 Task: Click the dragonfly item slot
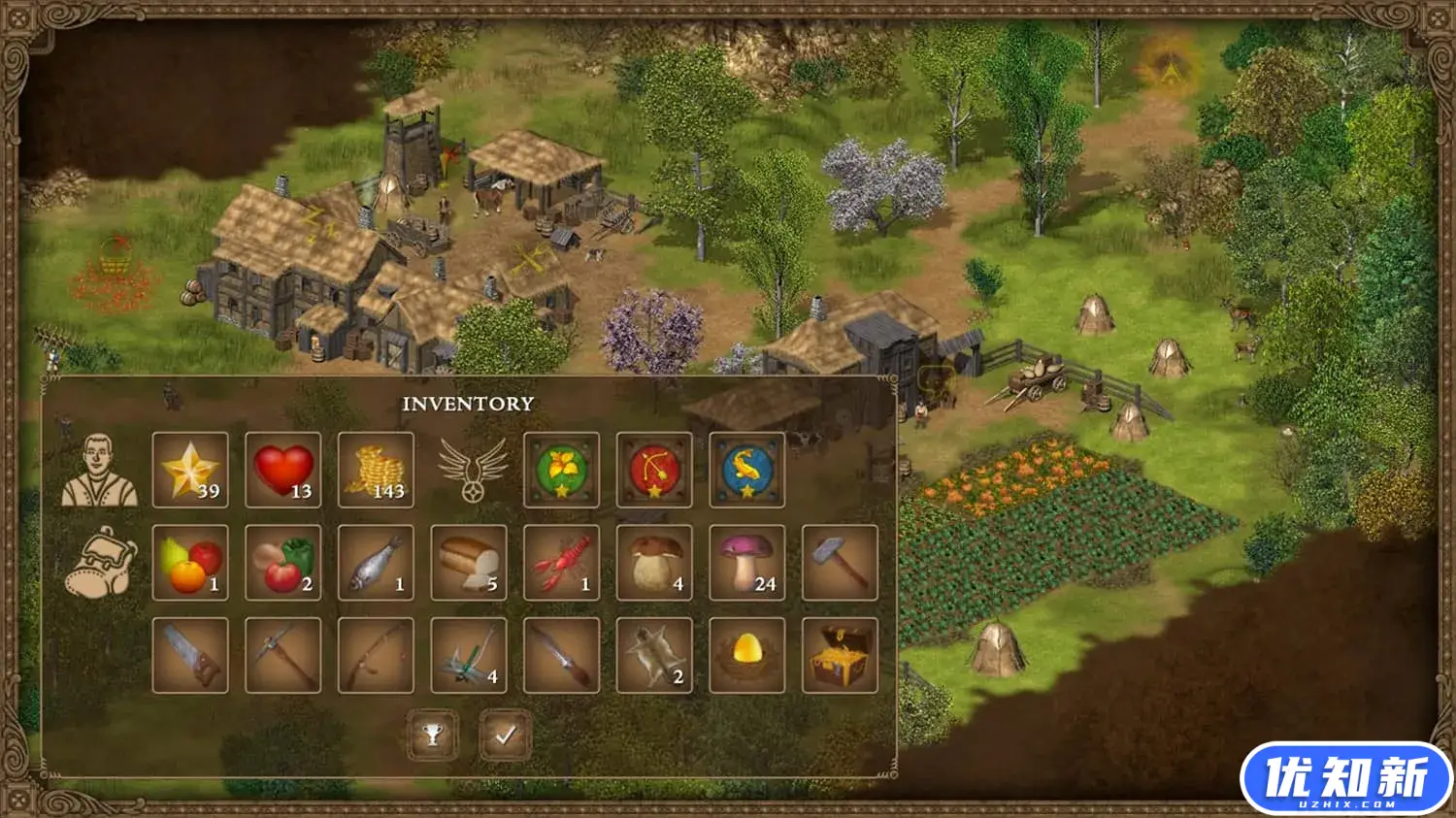tap(469, 656)
